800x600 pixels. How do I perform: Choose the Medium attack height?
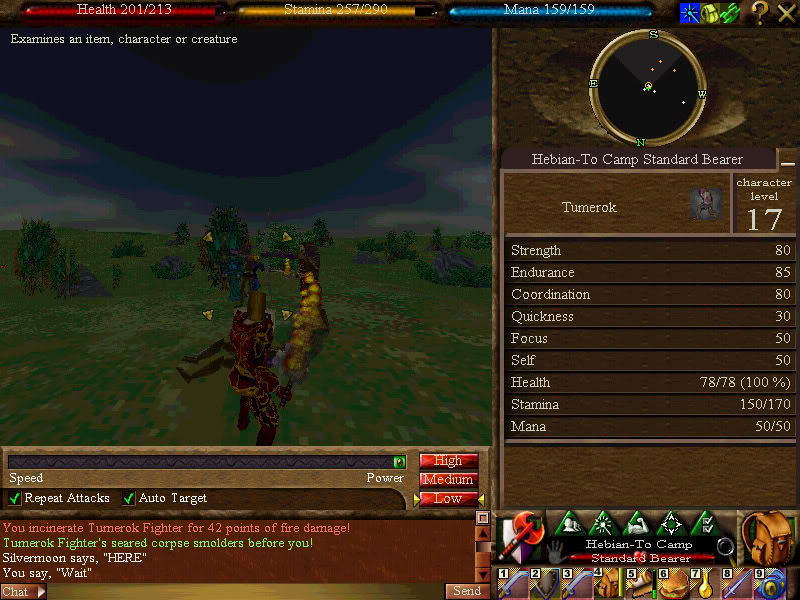[448, 480]
